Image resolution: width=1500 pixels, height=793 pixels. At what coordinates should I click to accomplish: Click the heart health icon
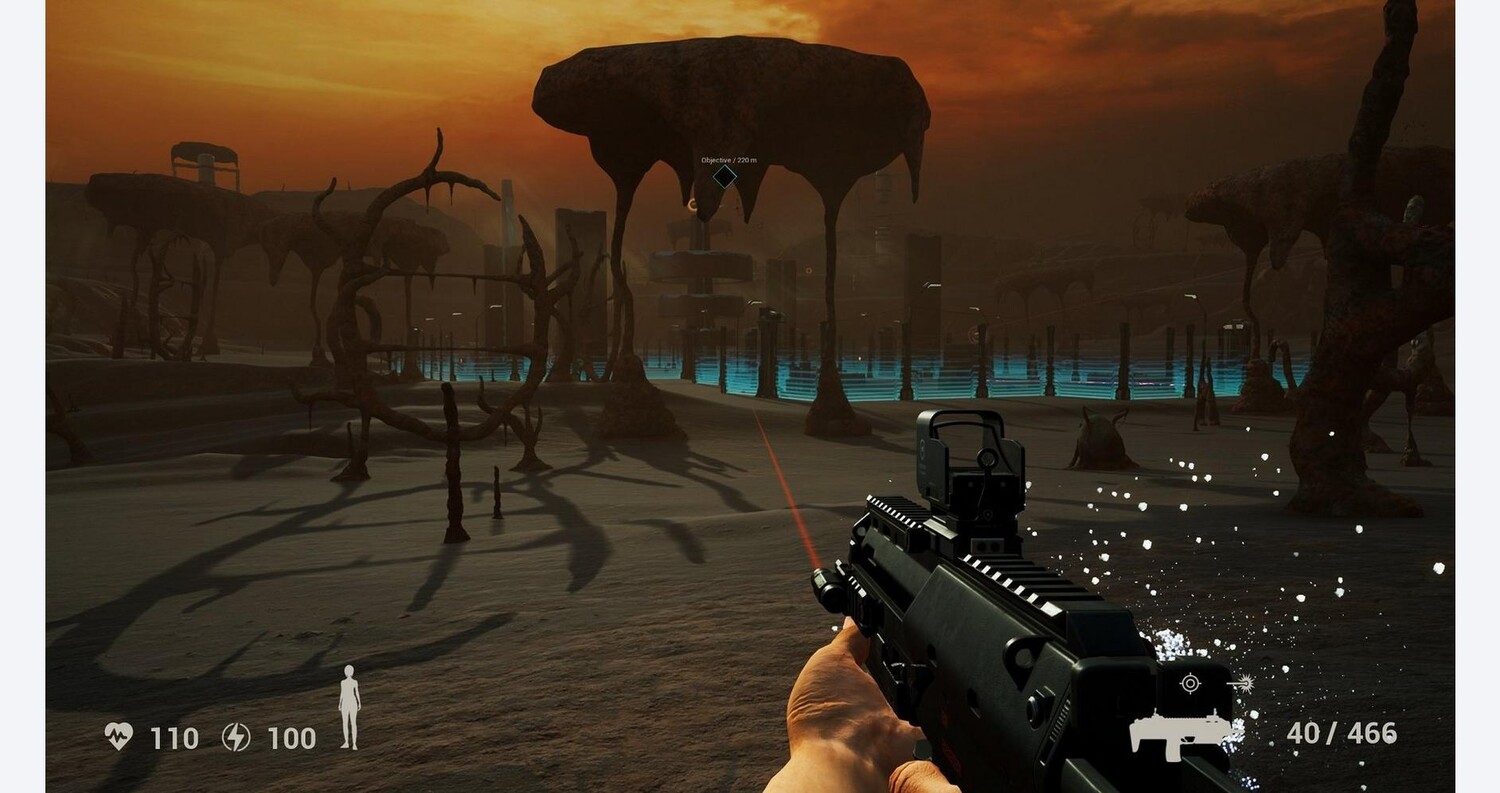coord(118,737)
